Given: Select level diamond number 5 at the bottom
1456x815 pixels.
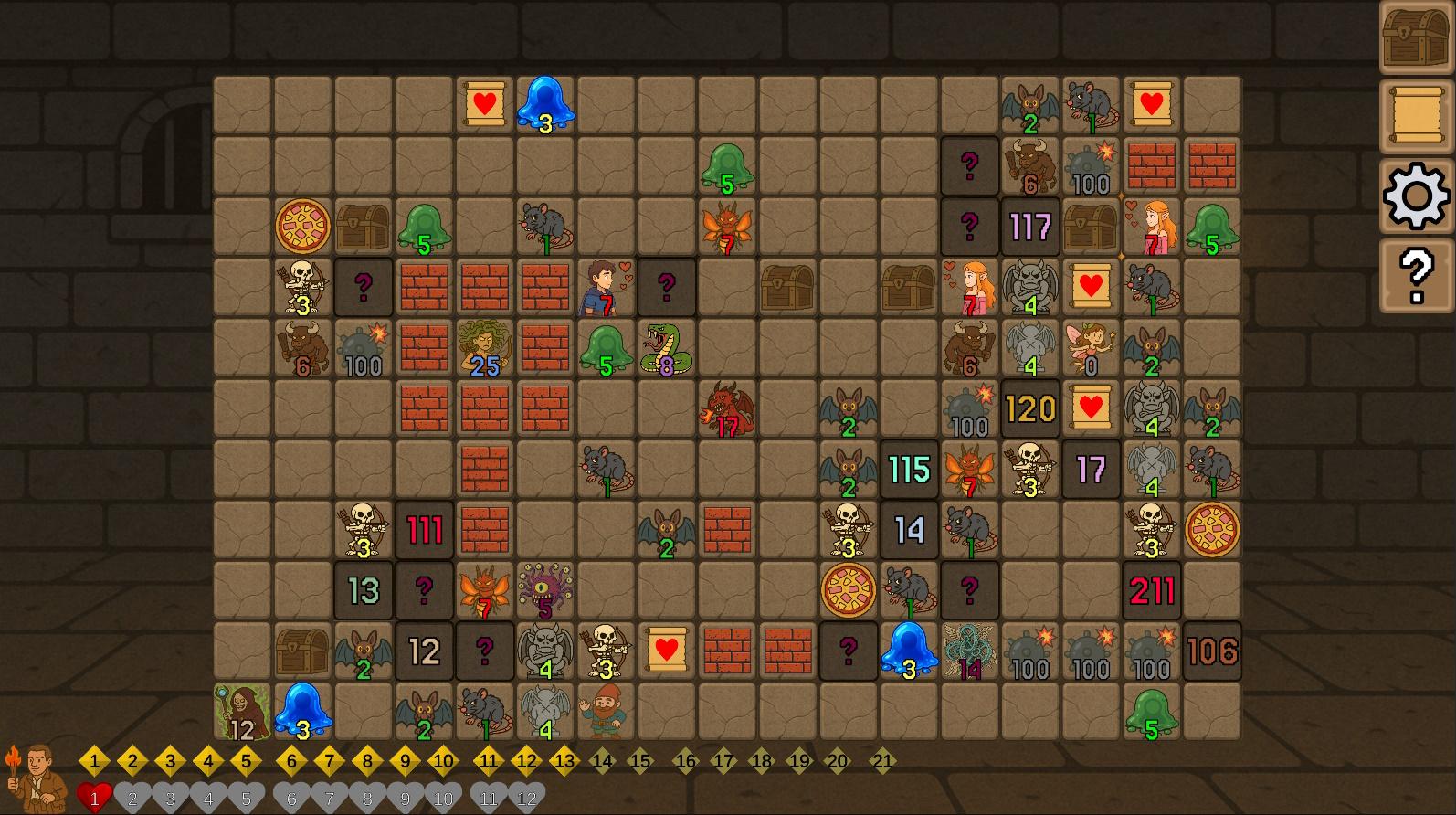Looking at the screenshot, I should coord(247,759).
